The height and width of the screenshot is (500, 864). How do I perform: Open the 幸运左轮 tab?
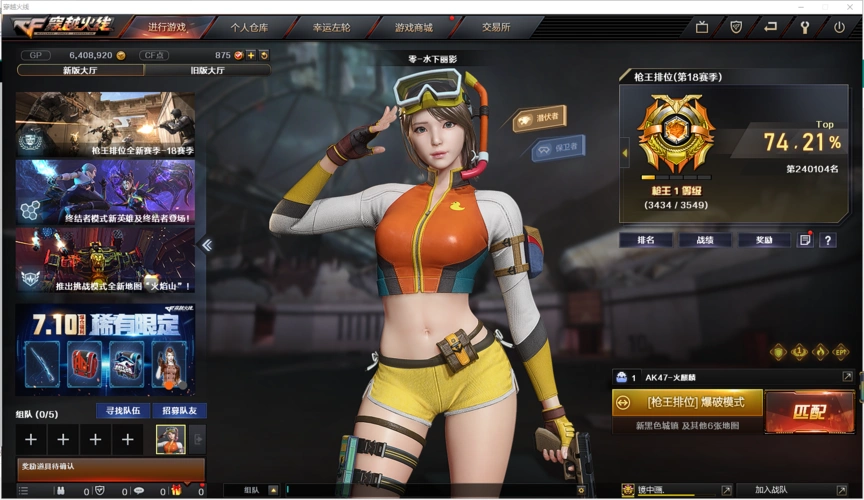pos(331,27)
